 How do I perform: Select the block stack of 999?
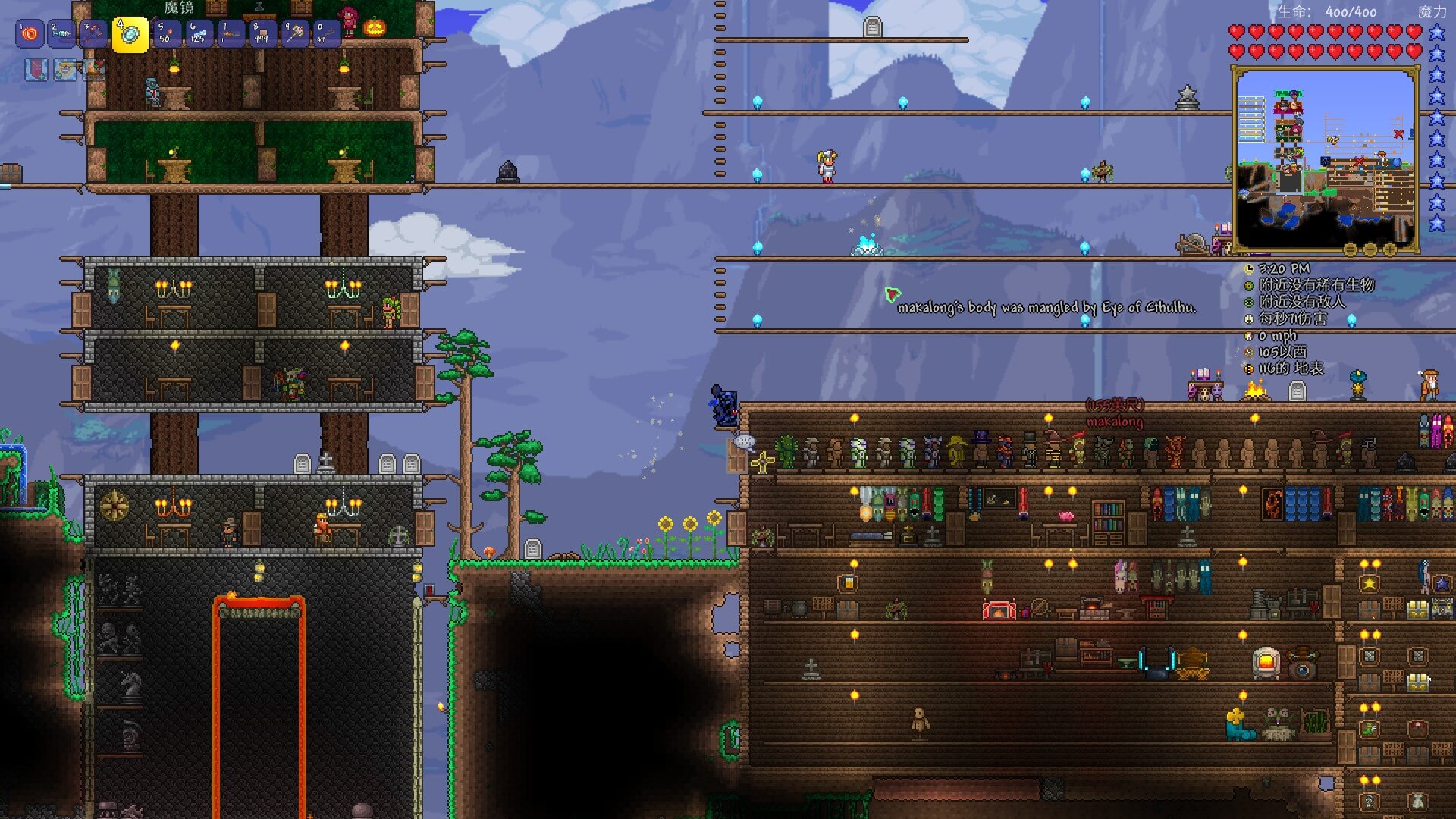click(262, 34)
